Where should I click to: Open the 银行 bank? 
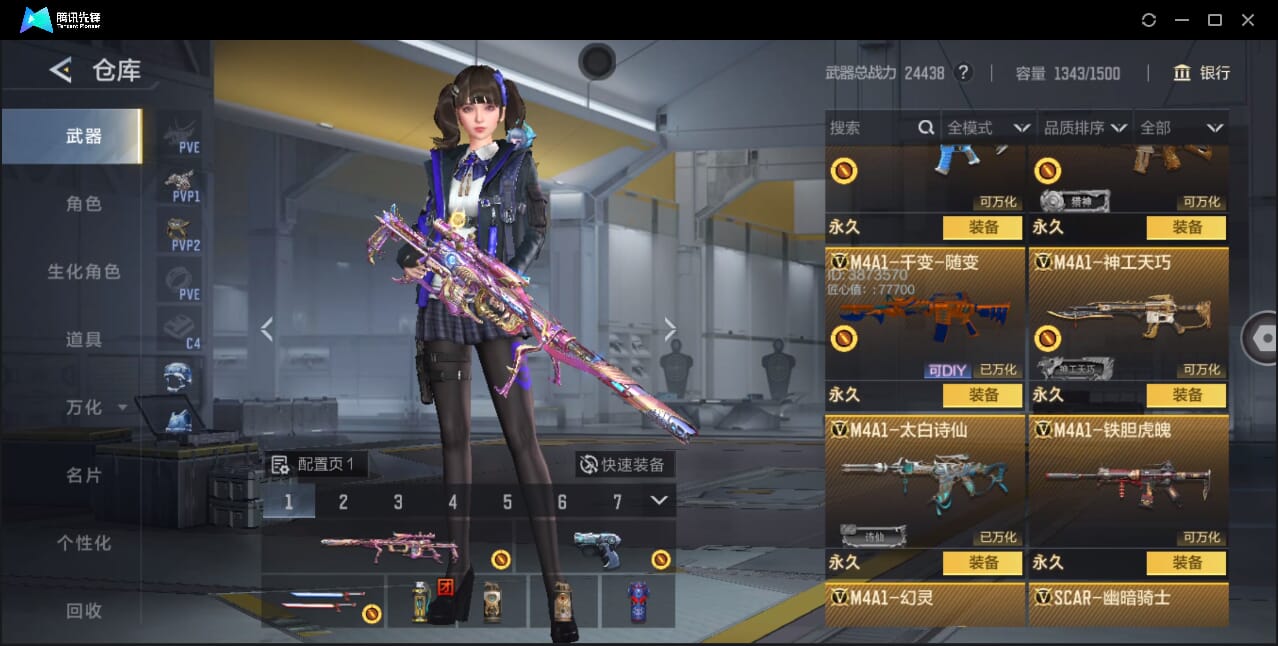pyautogui.click(x=1202, y=73)
